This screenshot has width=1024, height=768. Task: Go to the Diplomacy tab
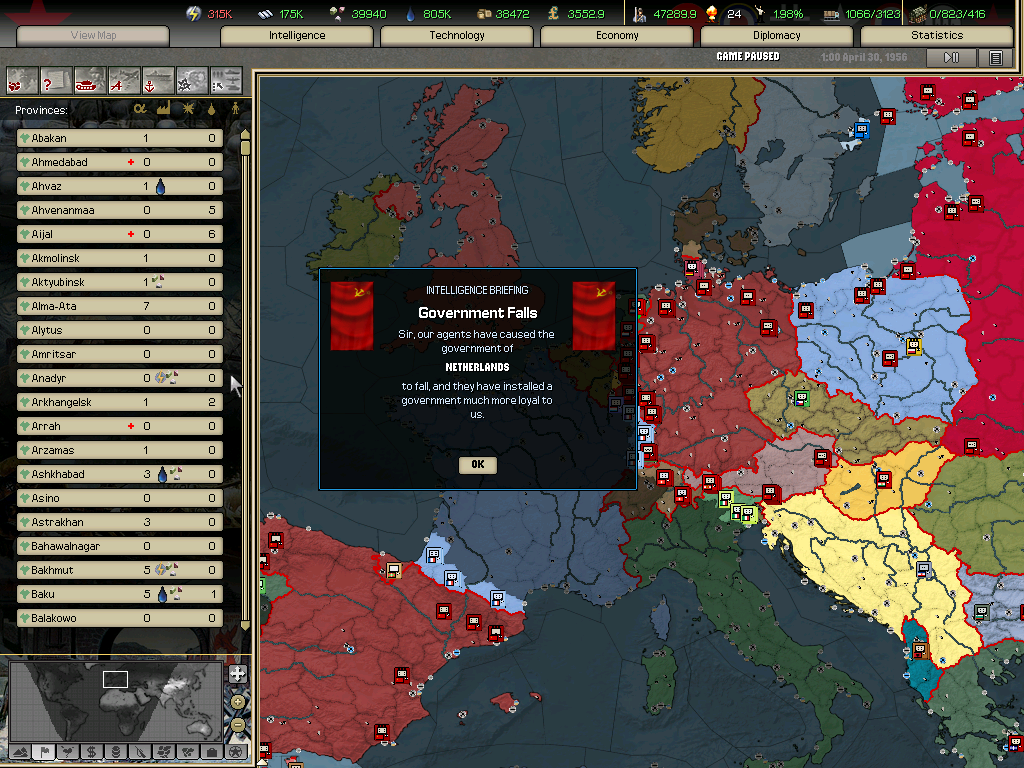point(777,36)
